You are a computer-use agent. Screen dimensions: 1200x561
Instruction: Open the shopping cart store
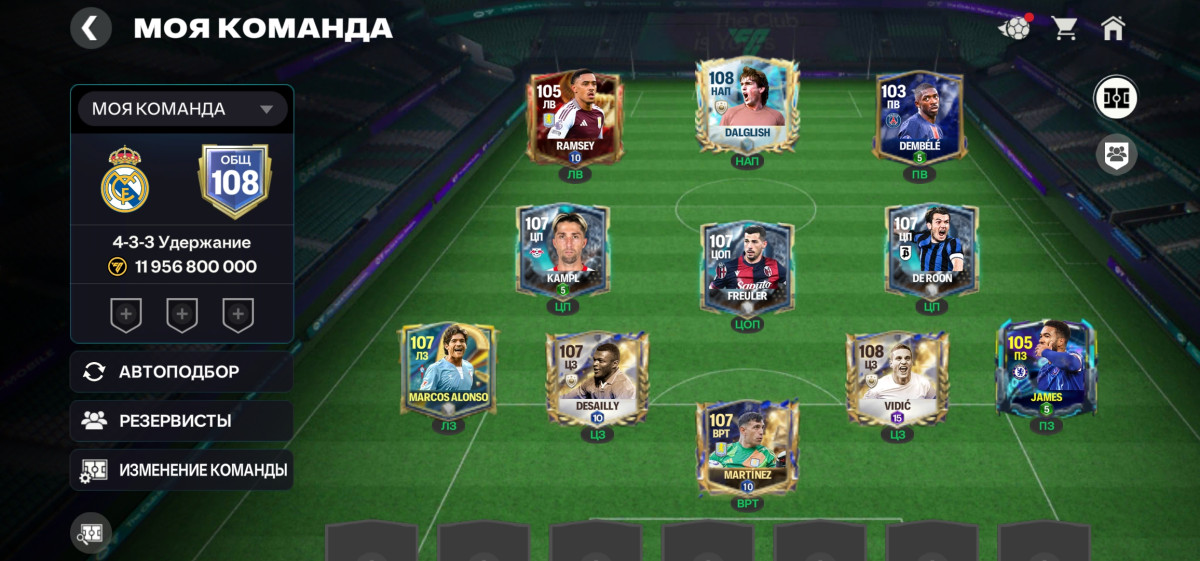pos(1064,28)
